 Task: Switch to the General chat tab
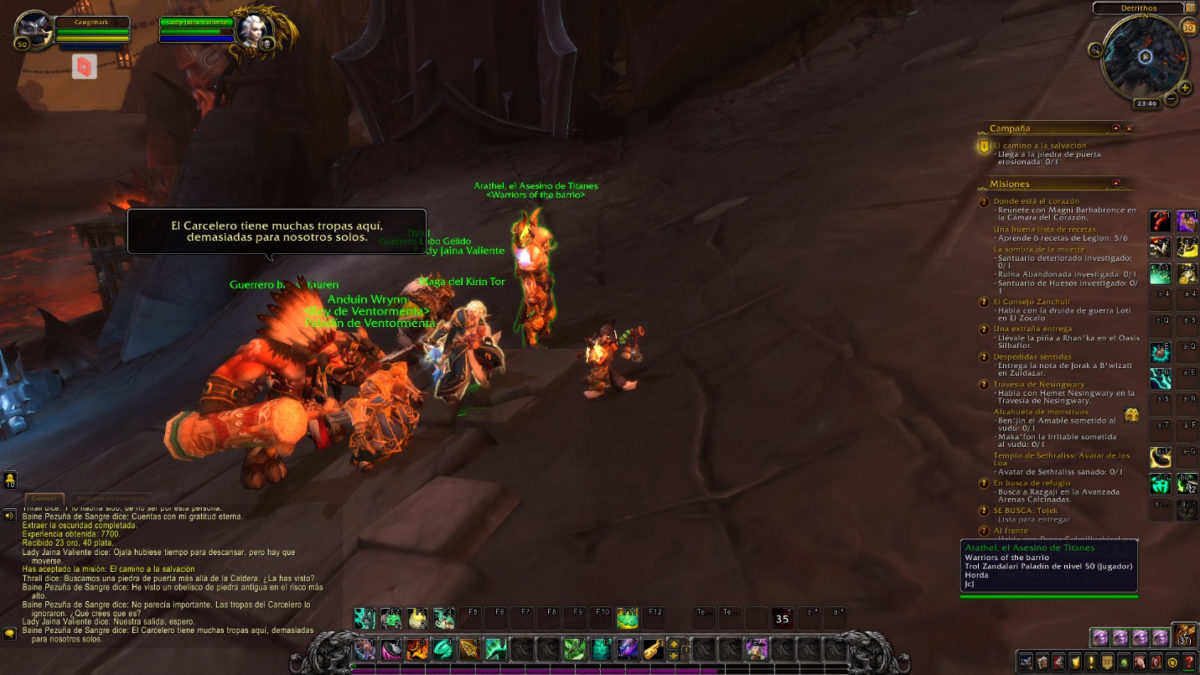(43, 498)
